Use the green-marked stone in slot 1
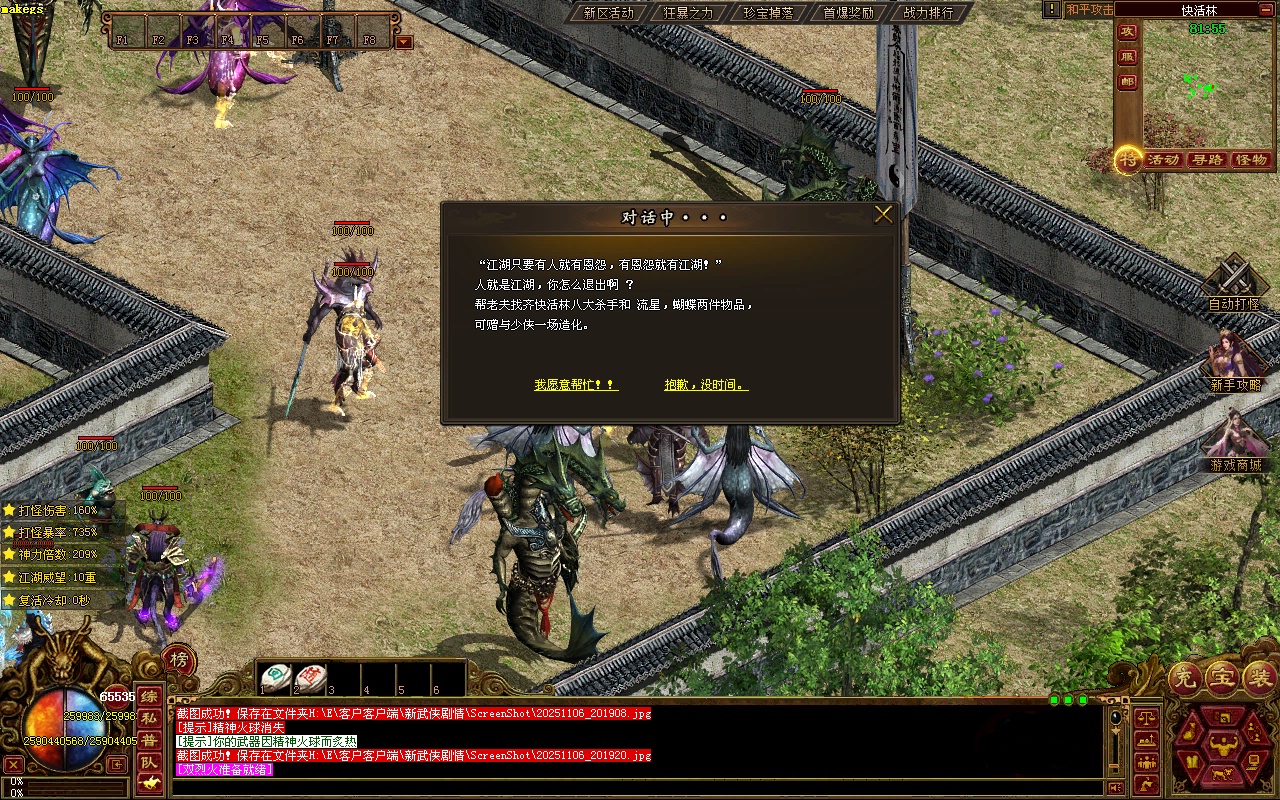Screen dimensions: 1280x800 (275, 678)
